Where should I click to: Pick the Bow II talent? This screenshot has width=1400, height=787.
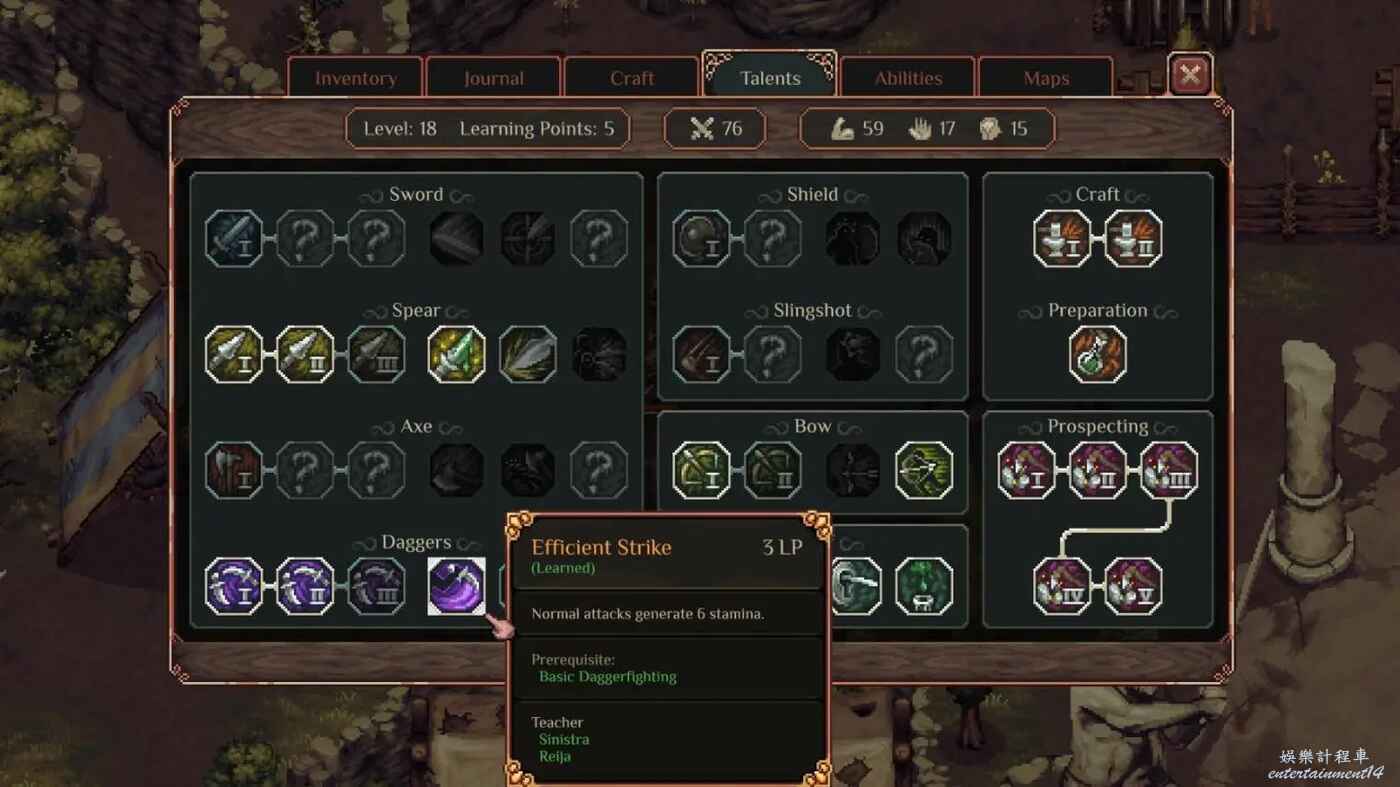click(772, 470)
